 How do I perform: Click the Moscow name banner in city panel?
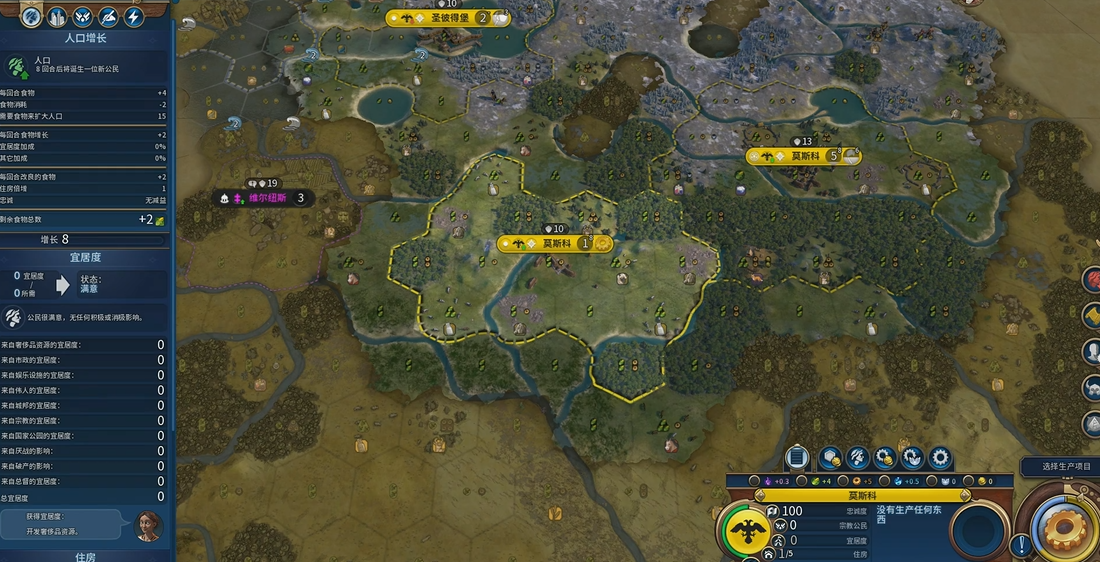(x=863, y=495)
